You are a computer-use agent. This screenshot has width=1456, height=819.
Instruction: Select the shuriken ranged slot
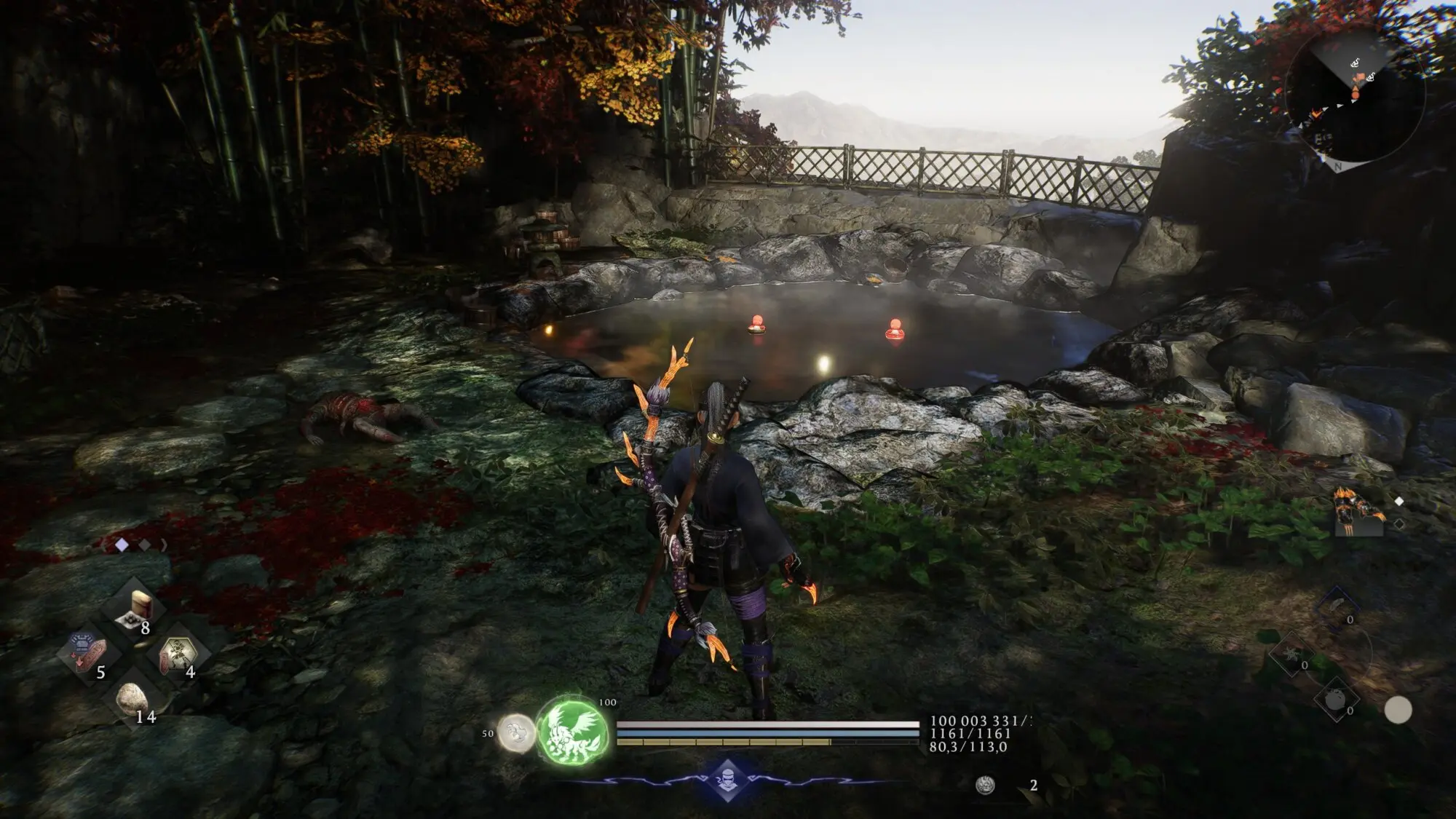coord(1290,655)
